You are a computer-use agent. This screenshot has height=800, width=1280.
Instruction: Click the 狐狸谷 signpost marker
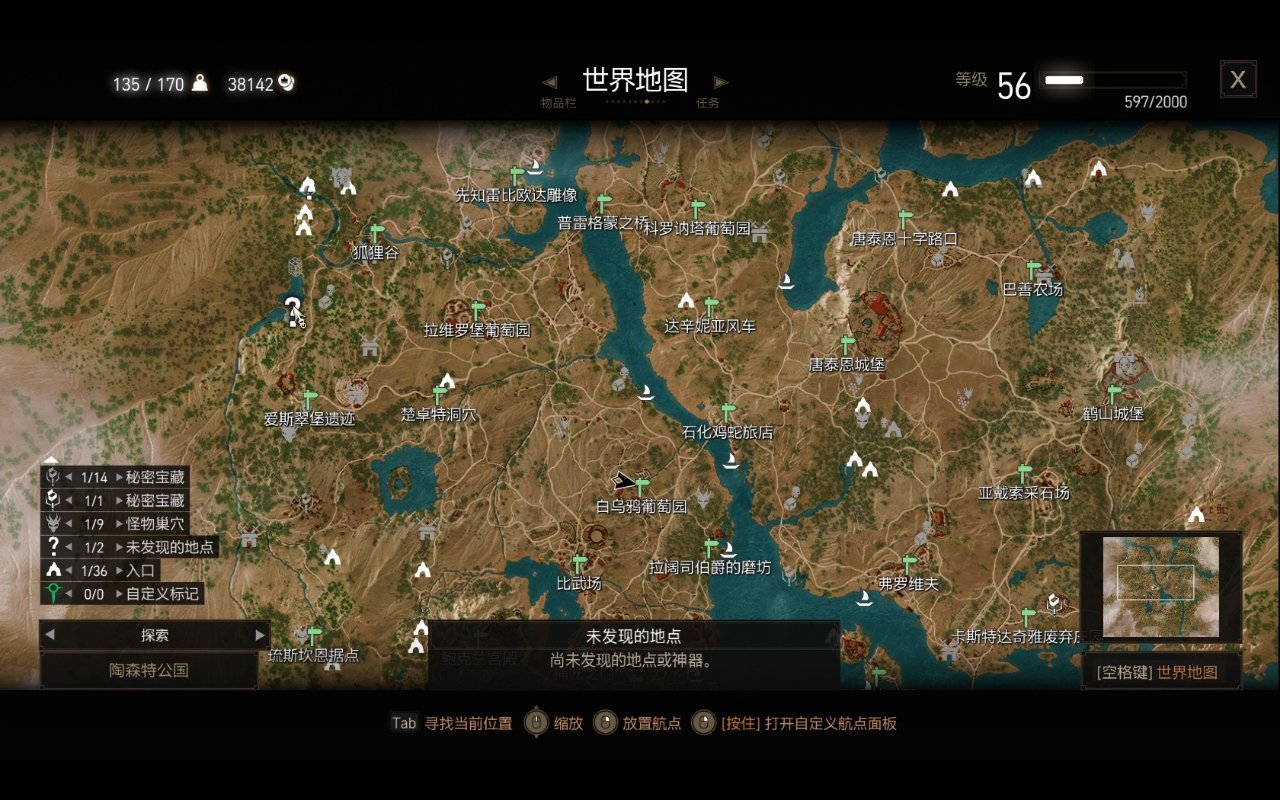(x=375, y=234)
